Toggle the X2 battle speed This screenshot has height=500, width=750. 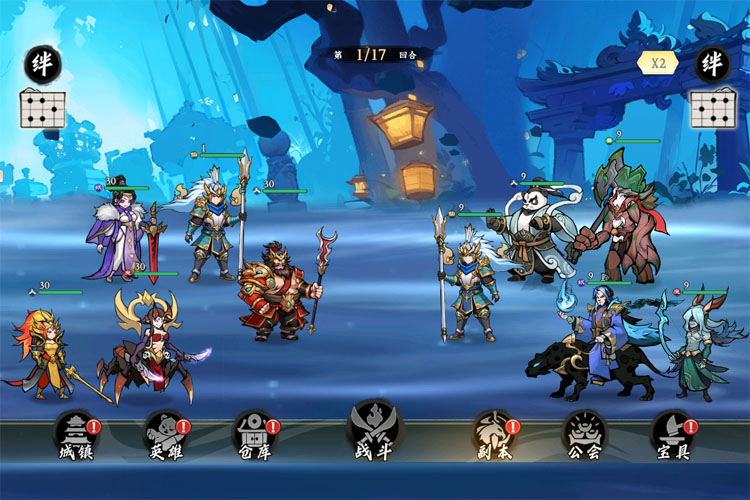point(658,62)
